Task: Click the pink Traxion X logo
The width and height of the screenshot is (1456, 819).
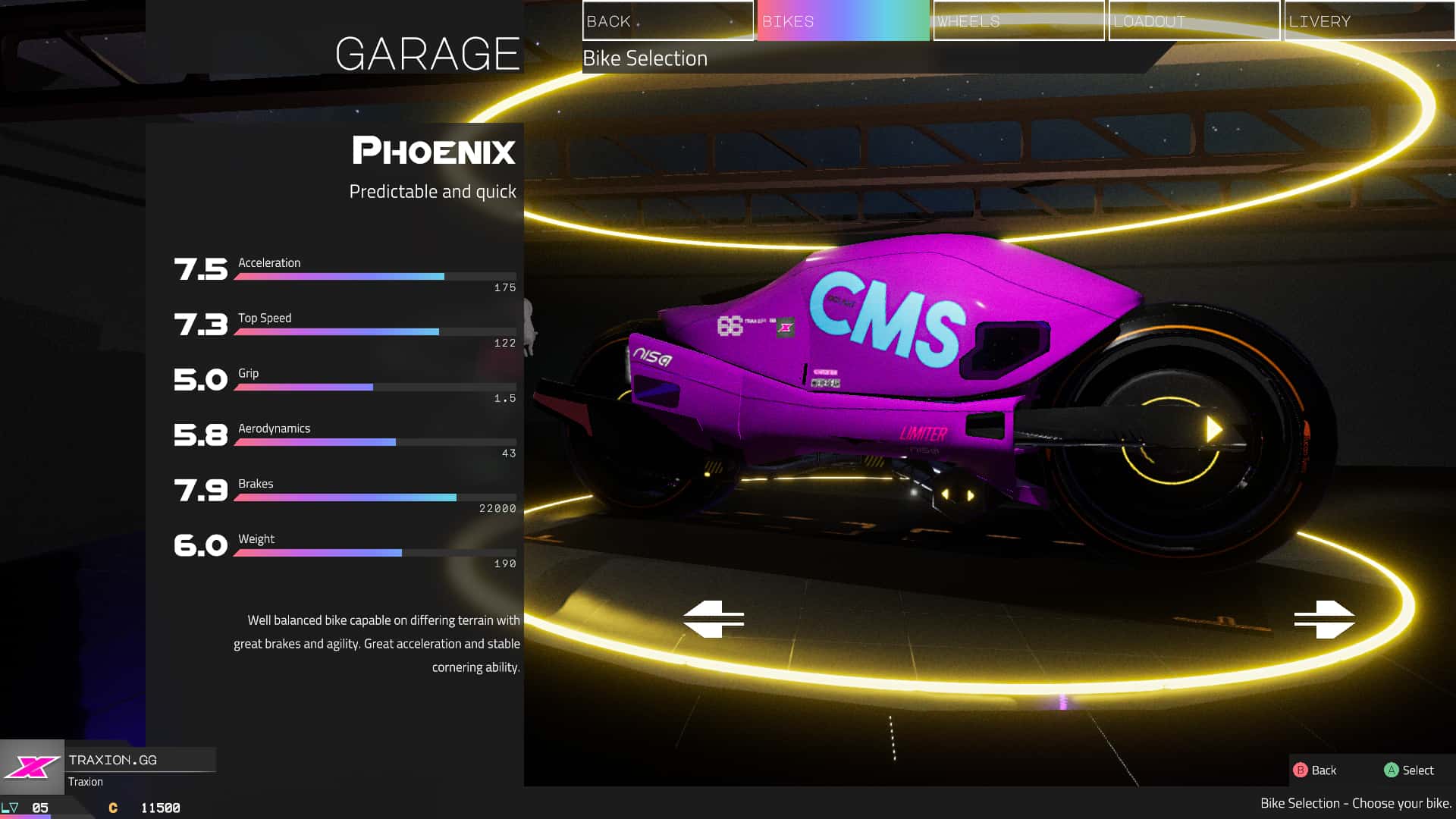Action: point(34,768)
